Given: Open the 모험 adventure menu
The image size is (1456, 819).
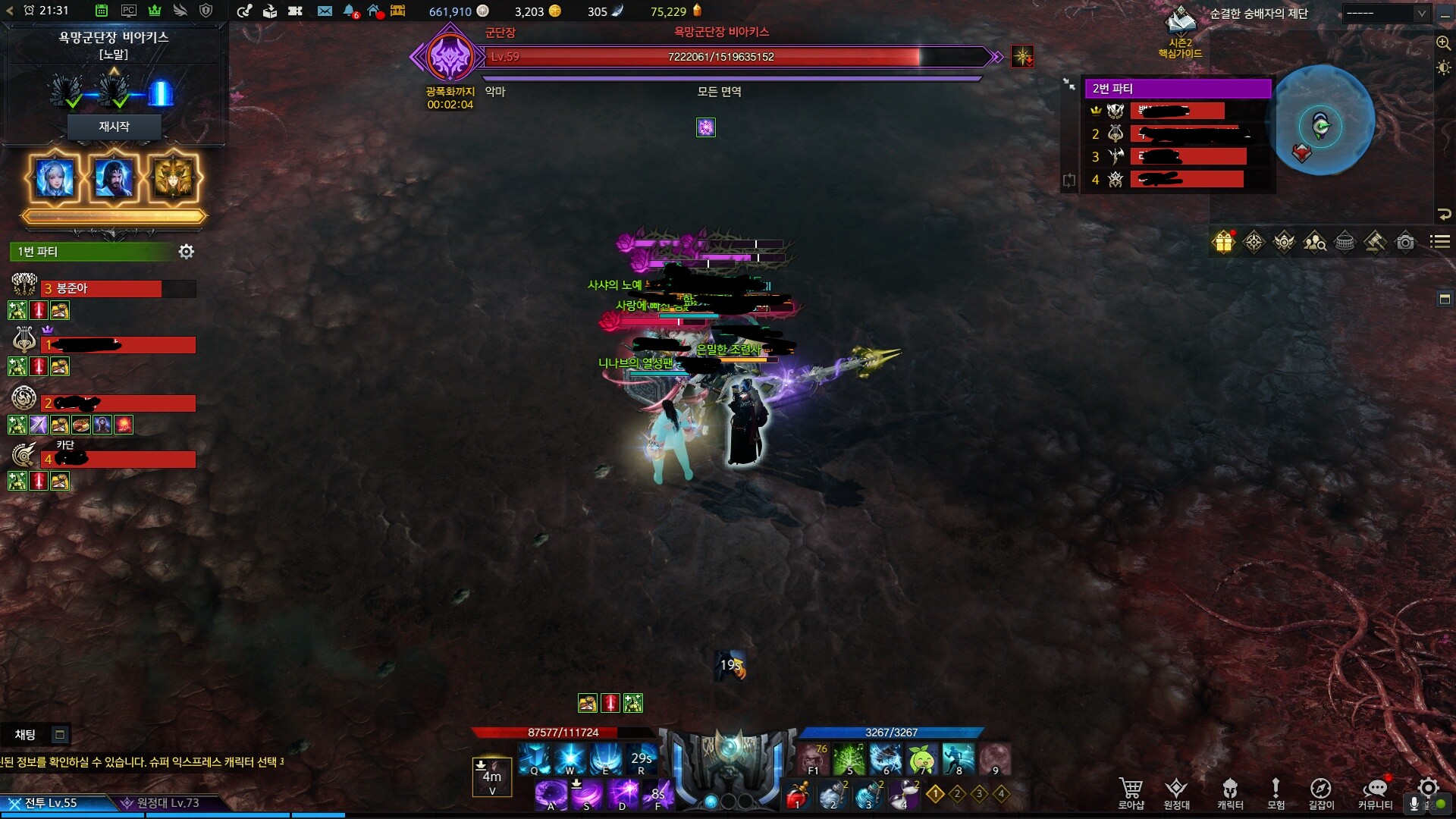Looking at the screenshot, I should [x=1276, y=793].
